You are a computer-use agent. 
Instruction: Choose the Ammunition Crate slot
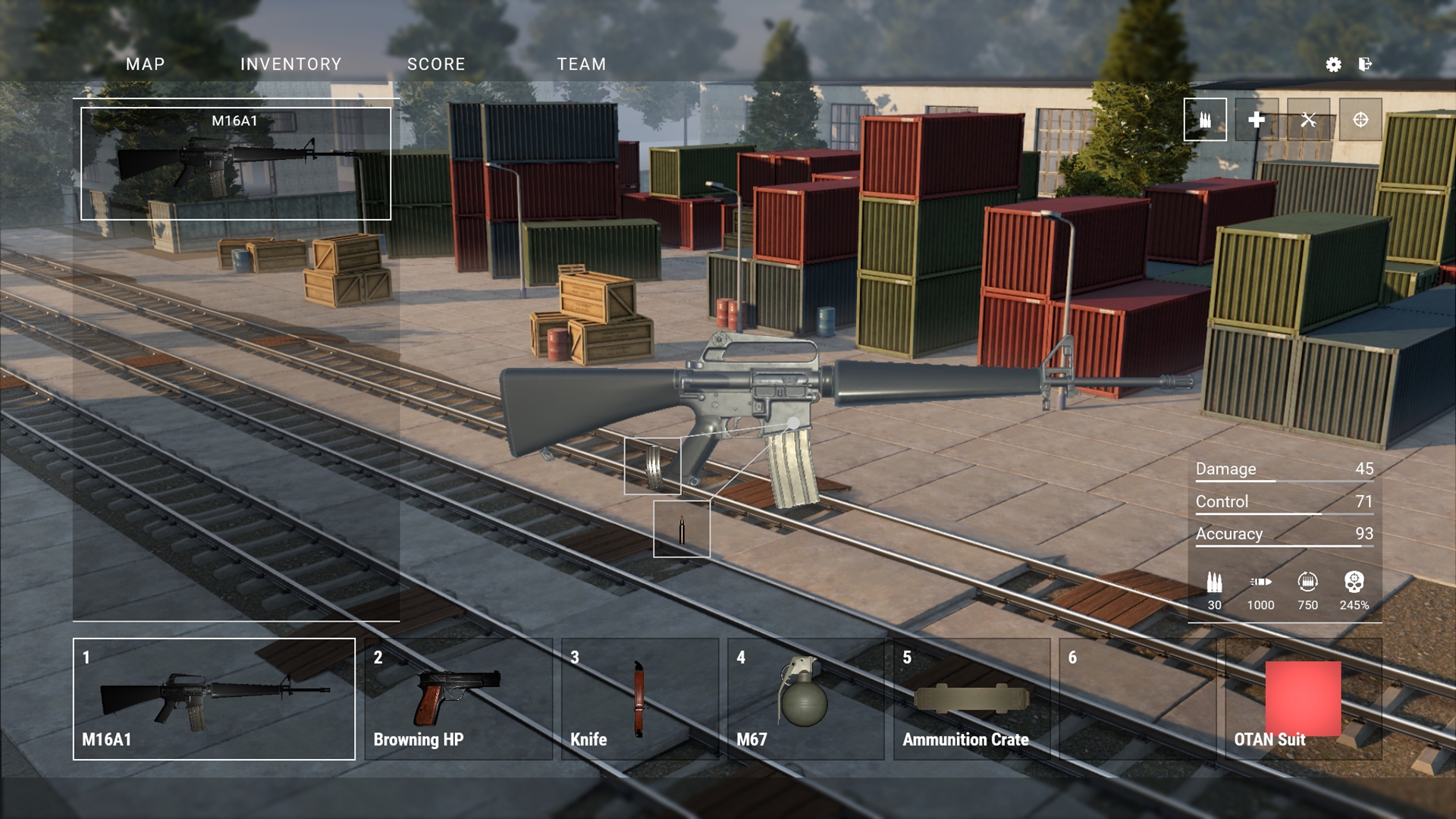tap(971, 698)
